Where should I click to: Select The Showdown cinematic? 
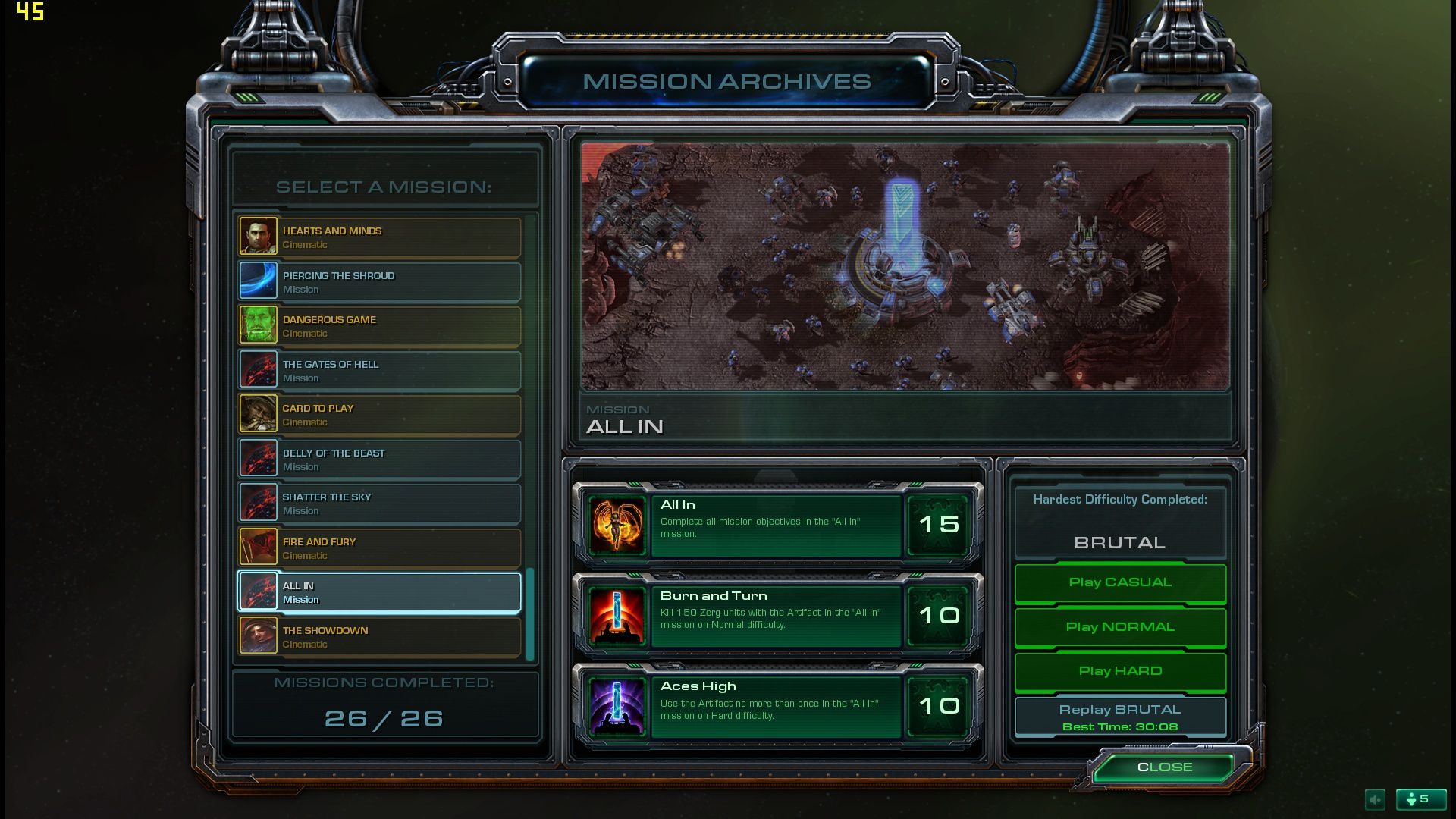pos(379,637)
